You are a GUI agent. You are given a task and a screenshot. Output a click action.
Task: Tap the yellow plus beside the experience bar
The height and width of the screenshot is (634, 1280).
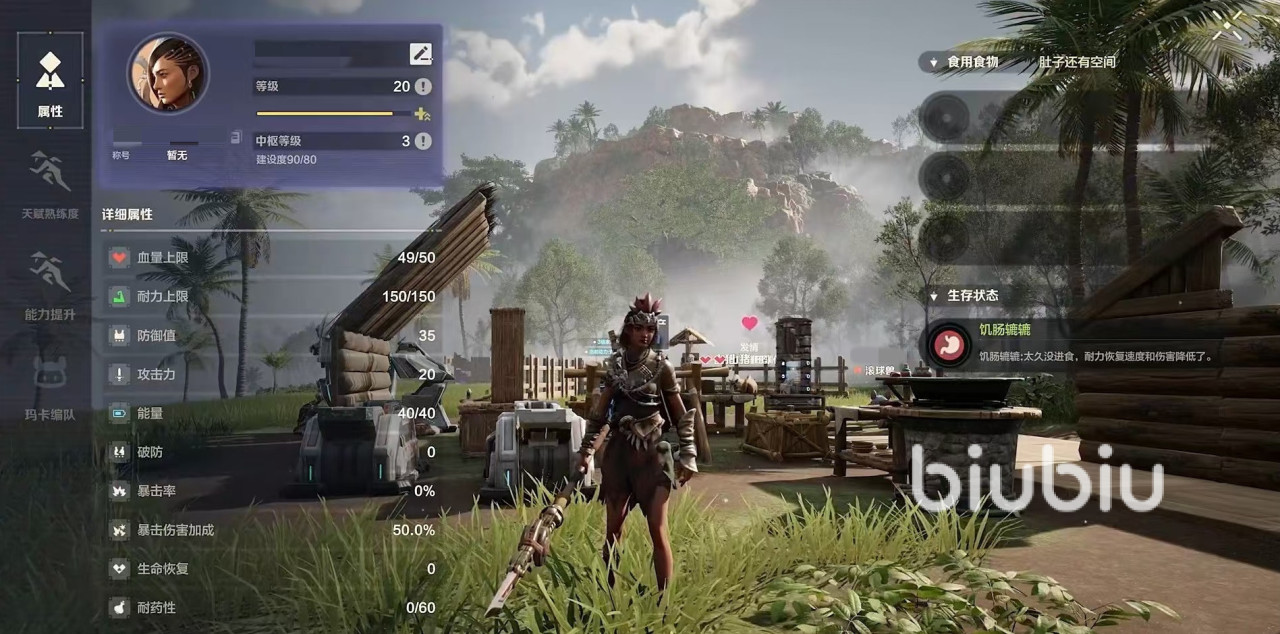422,114
